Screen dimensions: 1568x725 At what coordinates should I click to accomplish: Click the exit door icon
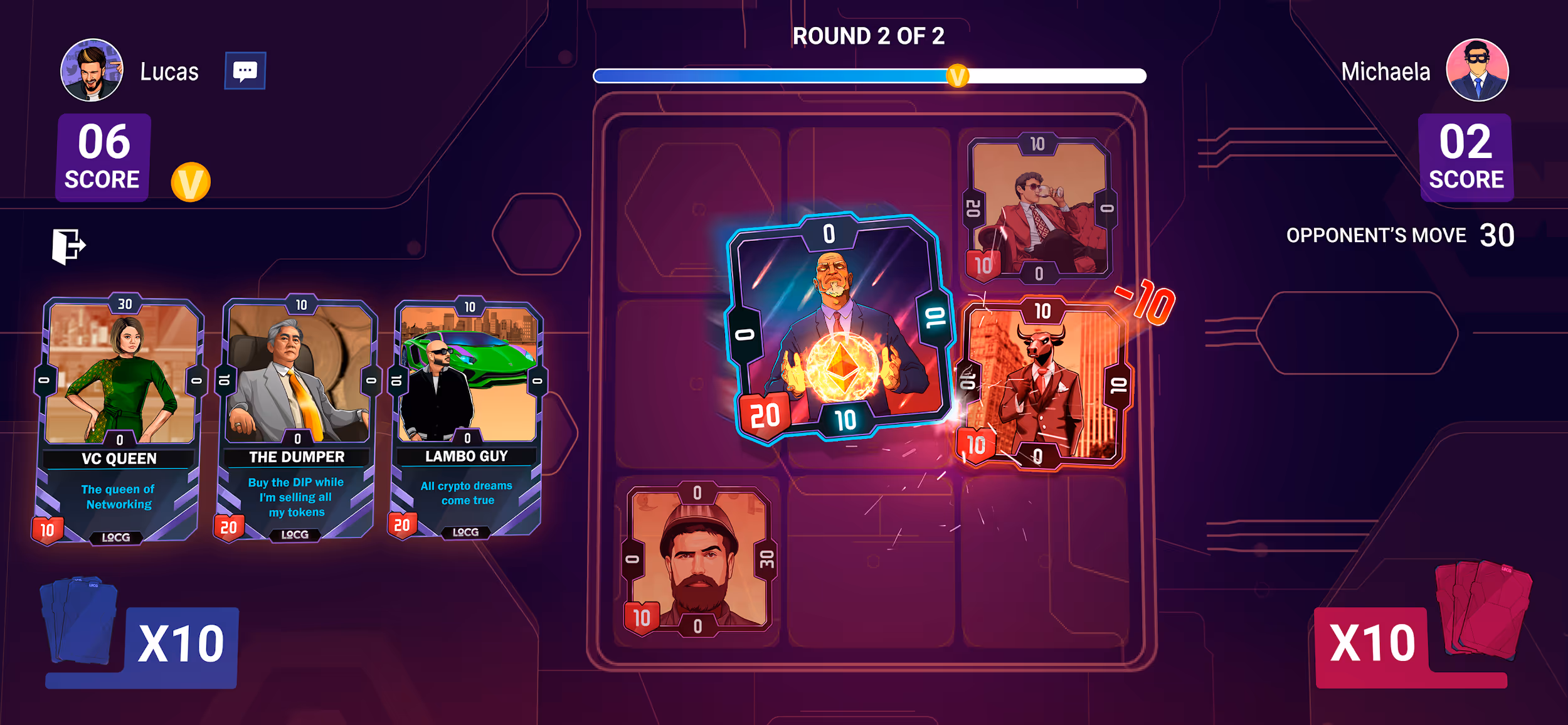tap(68, 245)
